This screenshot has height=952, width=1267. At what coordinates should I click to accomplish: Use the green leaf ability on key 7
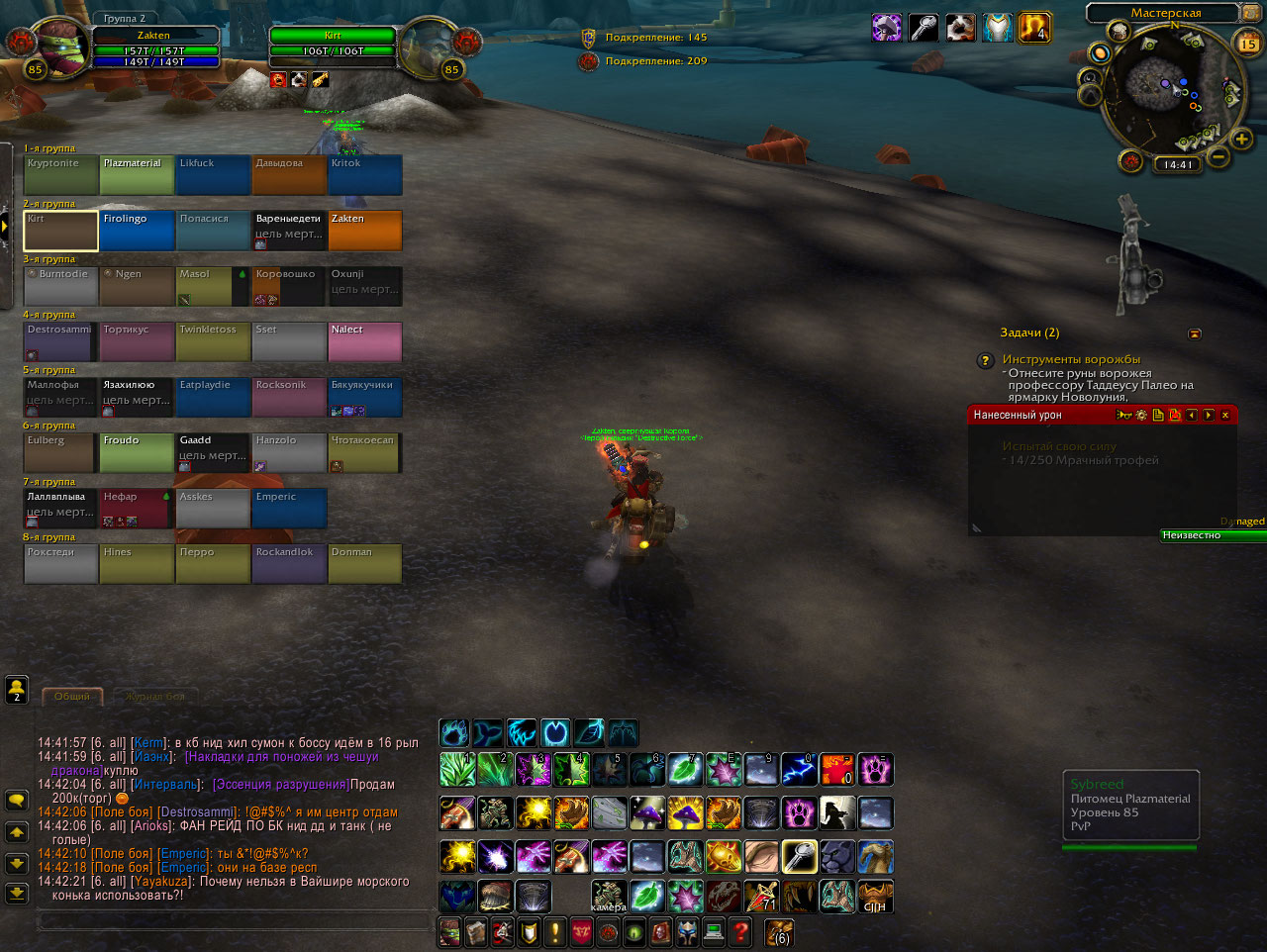[x=684, y=769]
